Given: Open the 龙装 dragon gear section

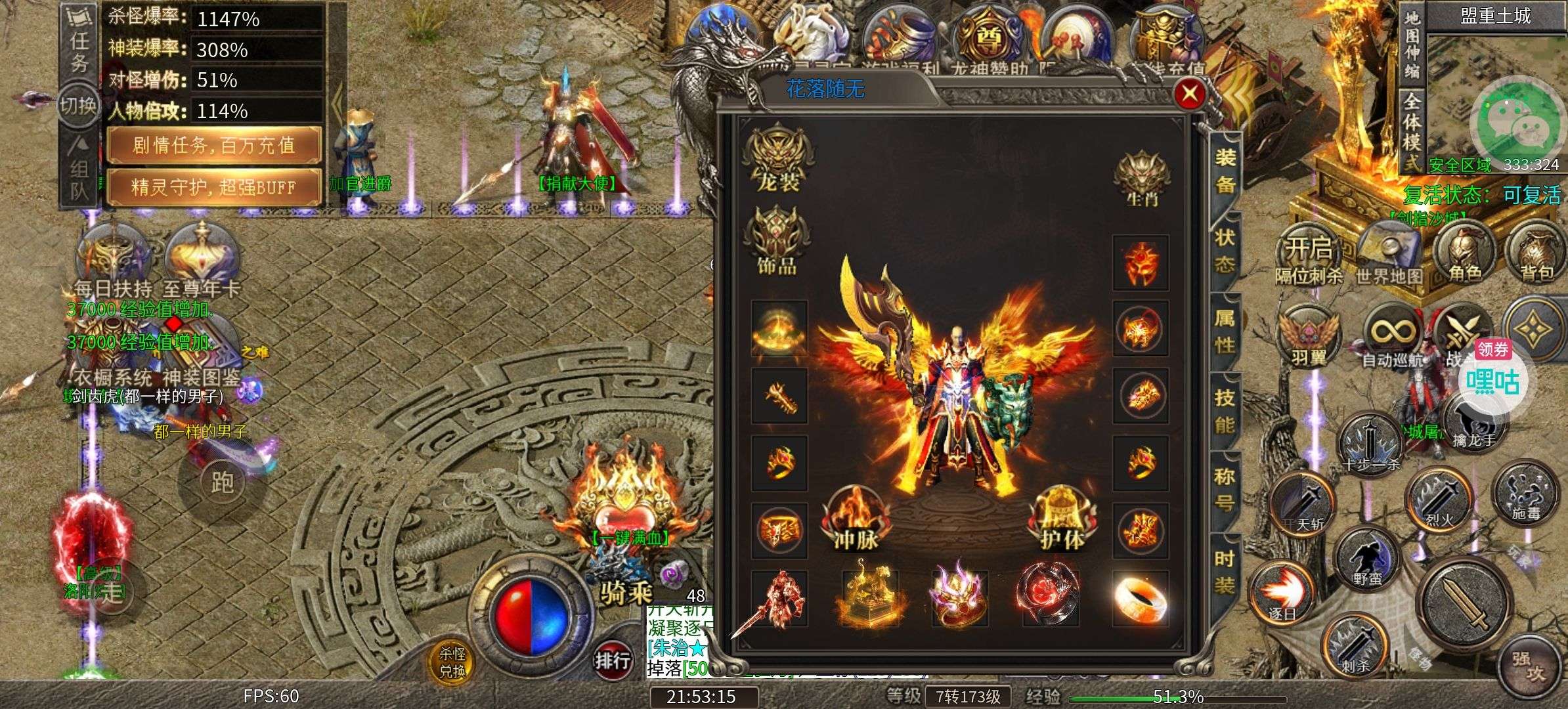Looking at the screenshot, I should 779,160.
